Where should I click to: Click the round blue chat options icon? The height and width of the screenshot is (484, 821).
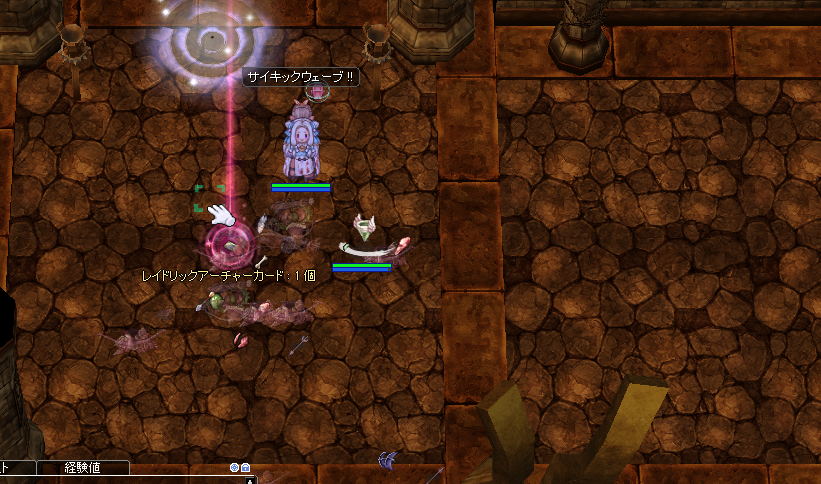click(x=234, y=467)
